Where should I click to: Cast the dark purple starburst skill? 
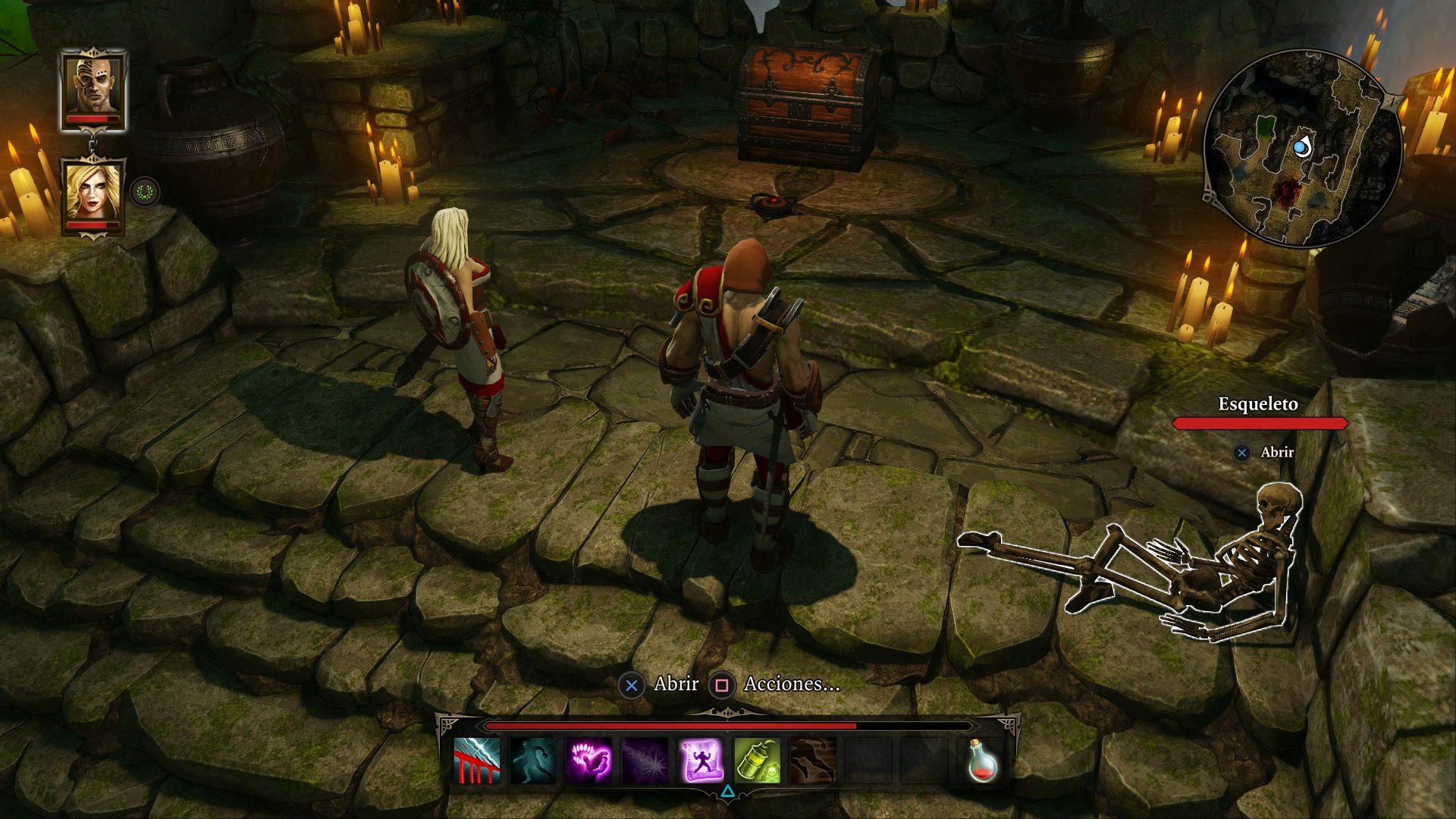coord(645,760)
